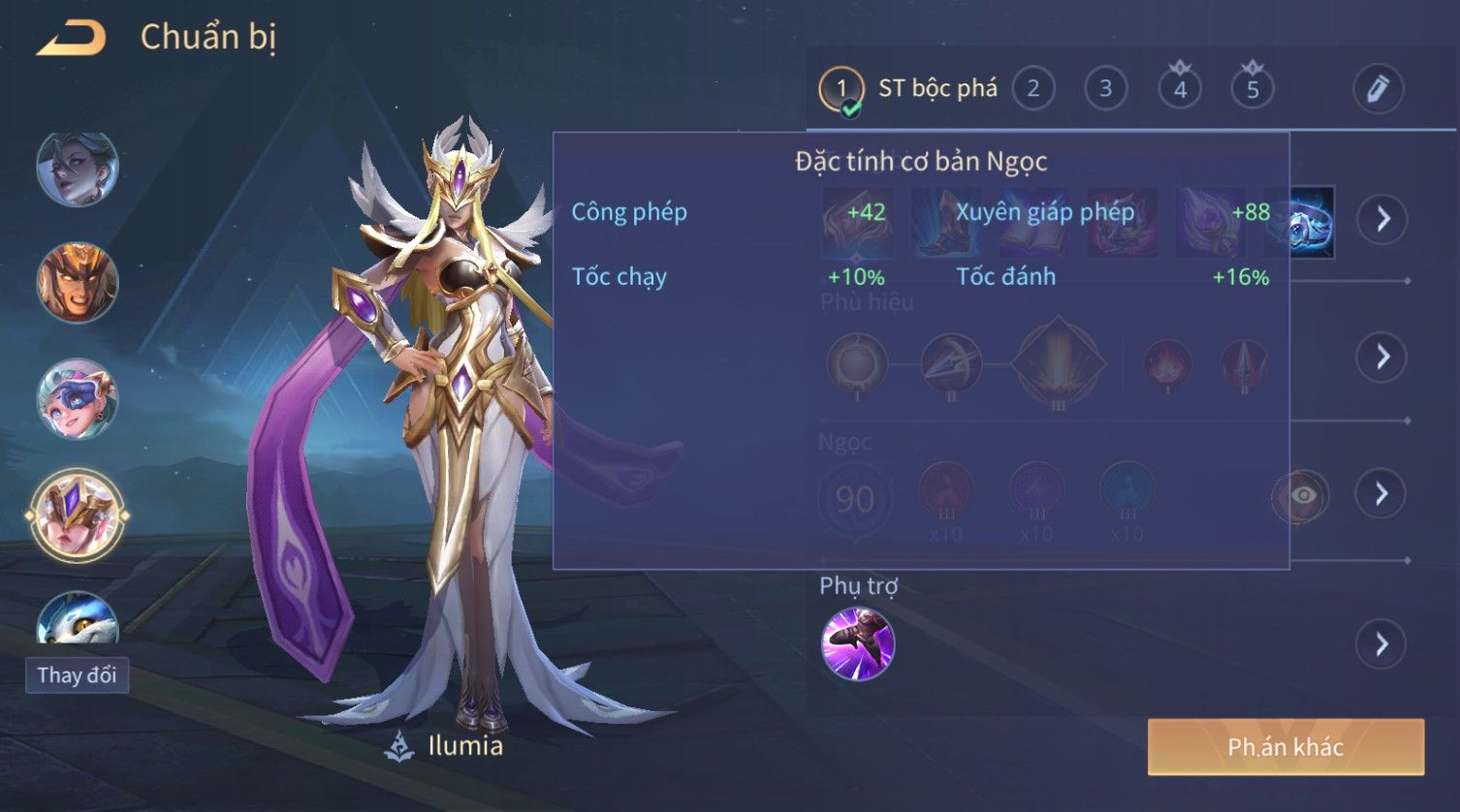This screenshot has width=1460, height=812.
Task: Open the Phù hiệu details arrow
Action: (x=1381, y=358)
